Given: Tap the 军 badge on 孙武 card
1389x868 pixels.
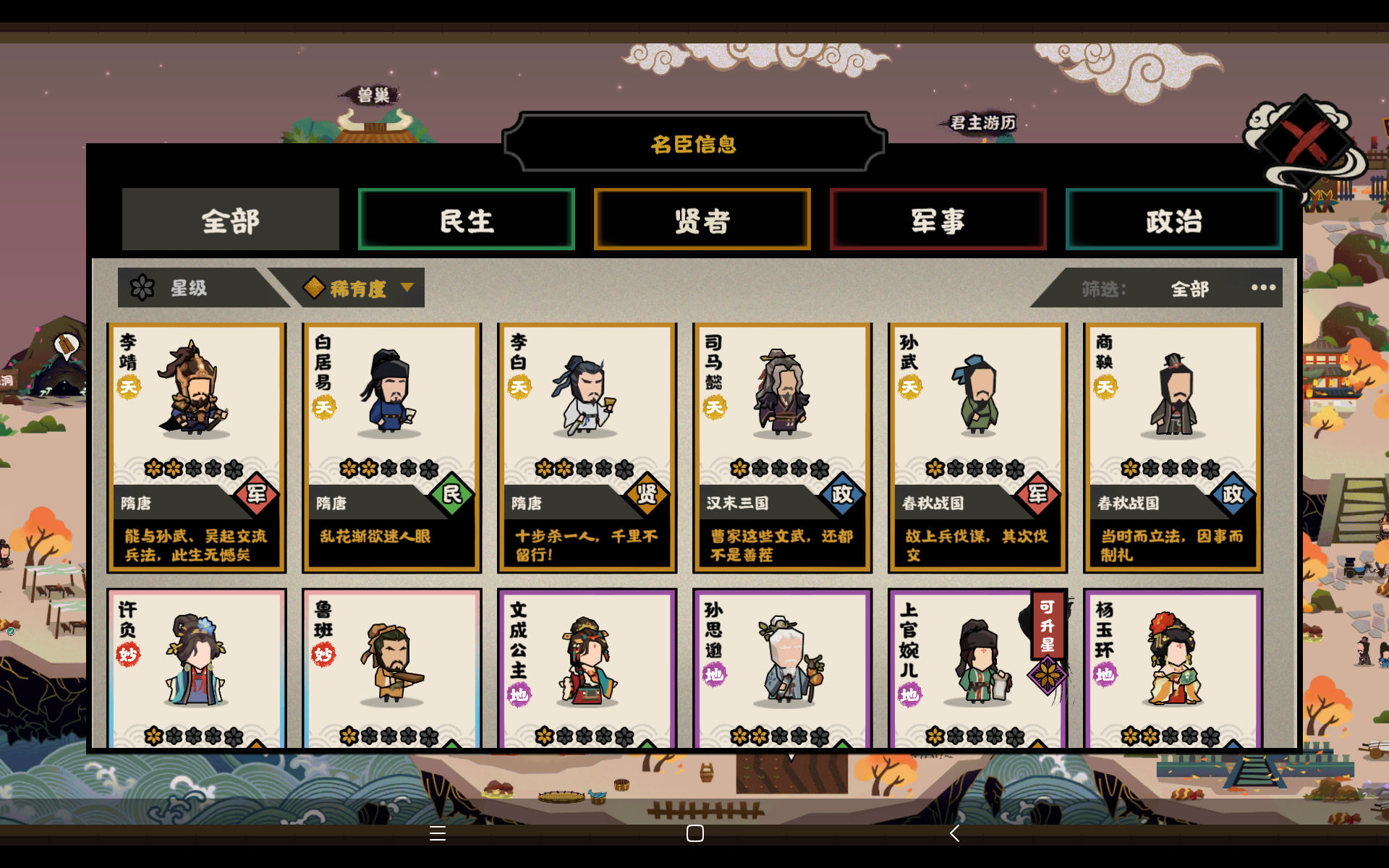Looking at the screenshot, I should [x=1037, y=494].
